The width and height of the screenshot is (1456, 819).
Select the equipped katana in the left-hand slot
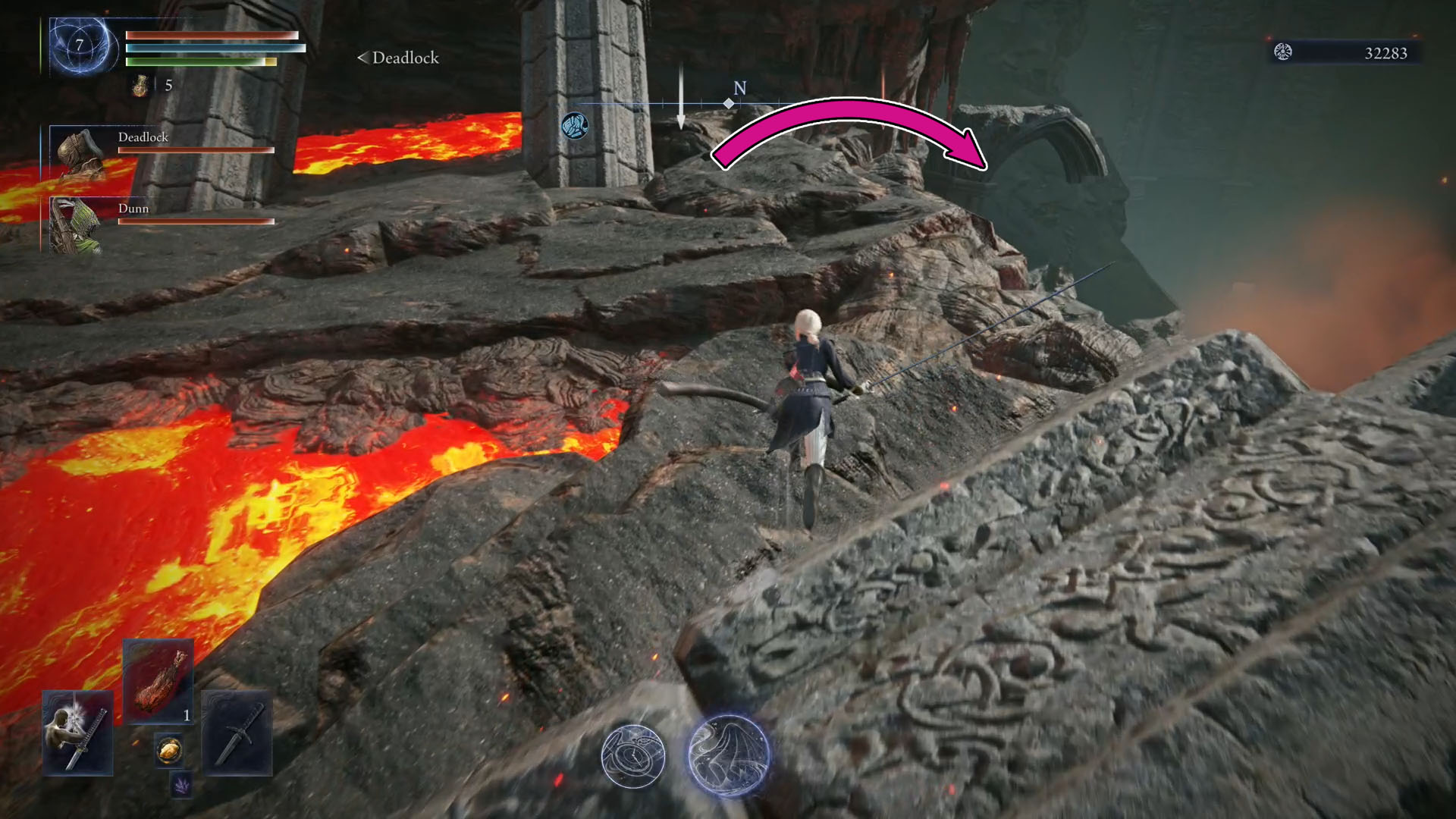pos(76,732)
